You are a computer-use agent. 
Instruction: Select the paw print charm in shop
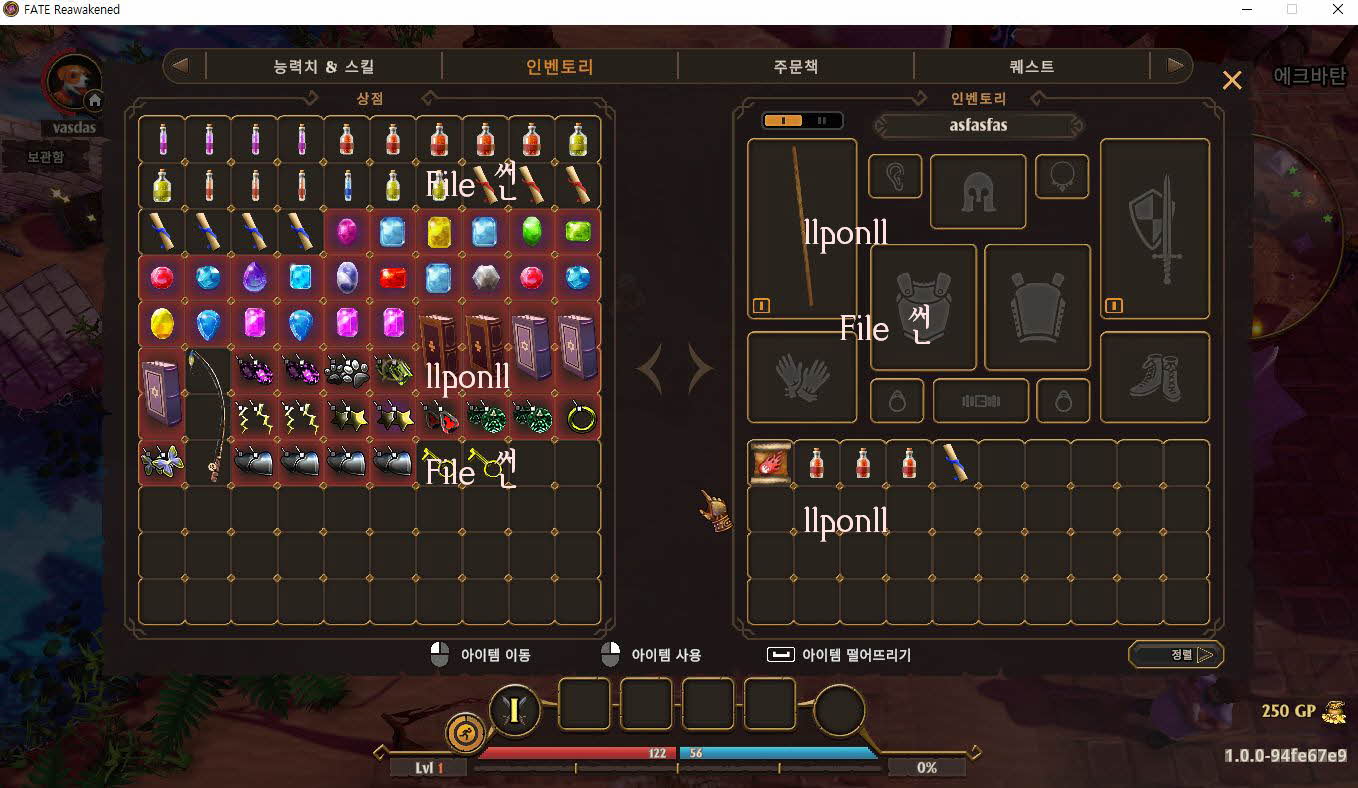346,370
